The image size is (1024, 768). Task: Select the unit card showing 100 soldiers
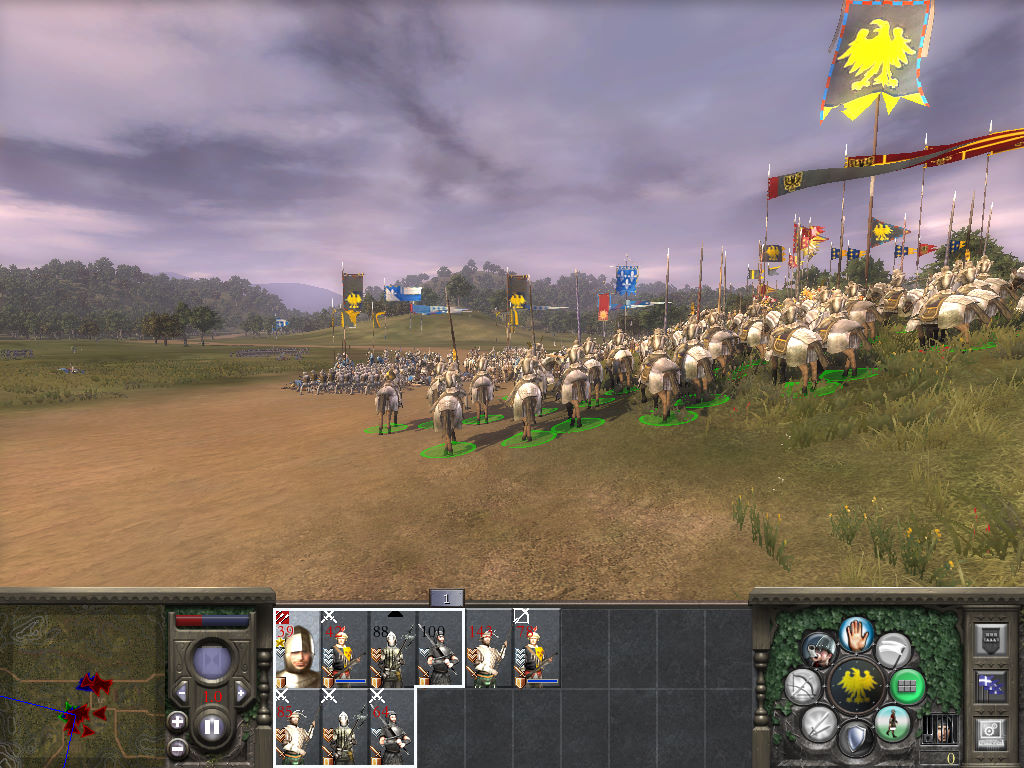click(440, 648)
